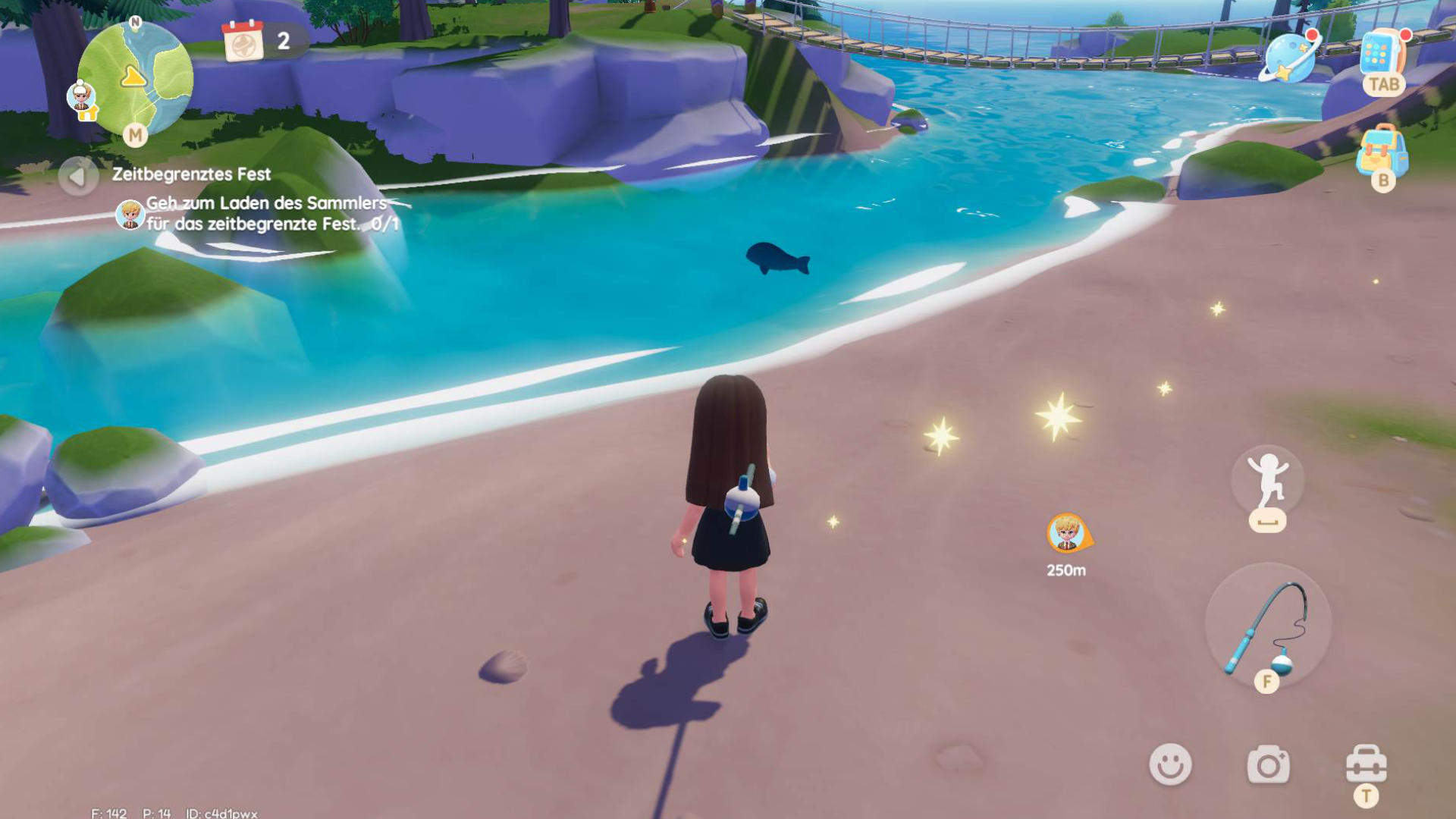Open the toolbox tool selector
This screenshot has height=819, width=1456.
tap(1366, 764)
